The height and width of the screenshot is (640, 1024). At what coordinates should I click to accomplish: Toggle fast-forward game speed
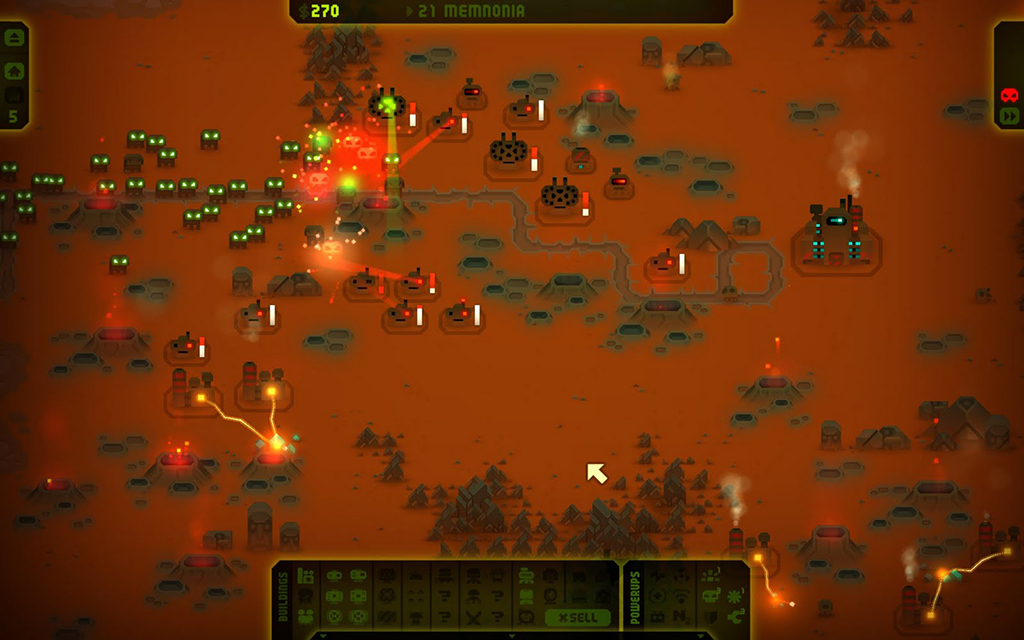(x=1009, y=116)
